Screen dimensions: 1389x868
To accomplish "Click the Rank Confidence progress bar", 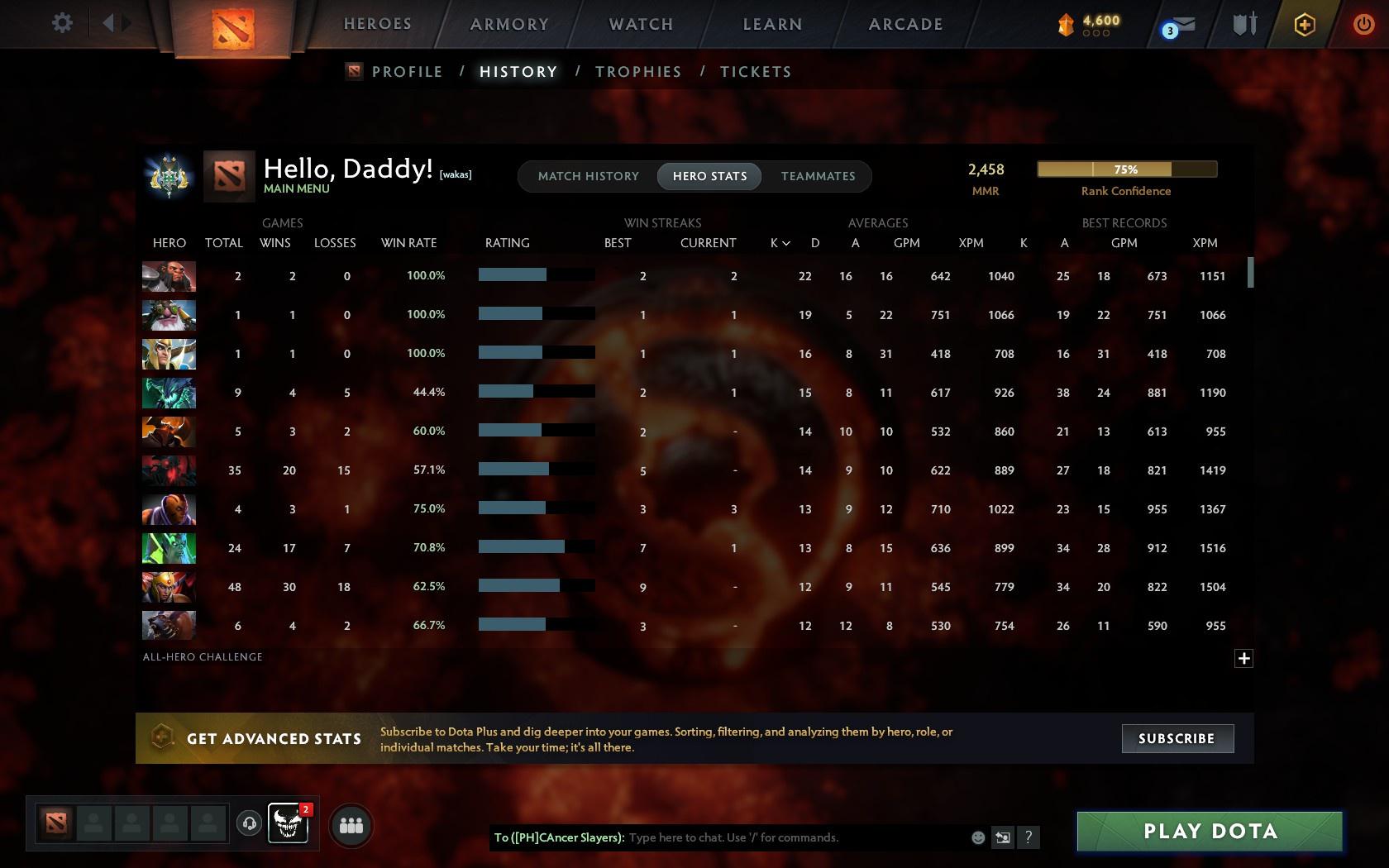I will pyautogui.click(x=1126, y=169).
